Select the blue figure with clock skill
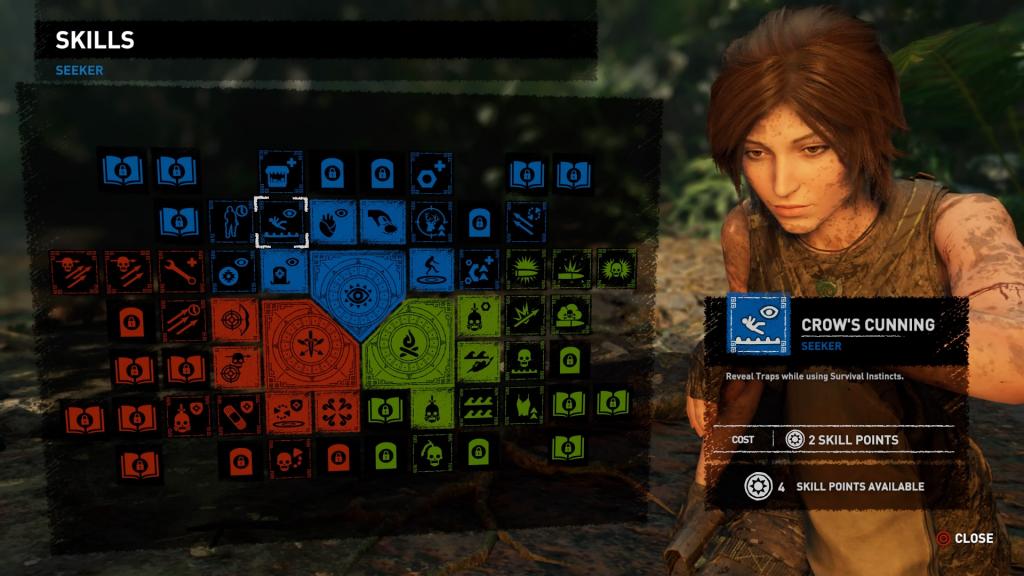 [x=230, y=222]
